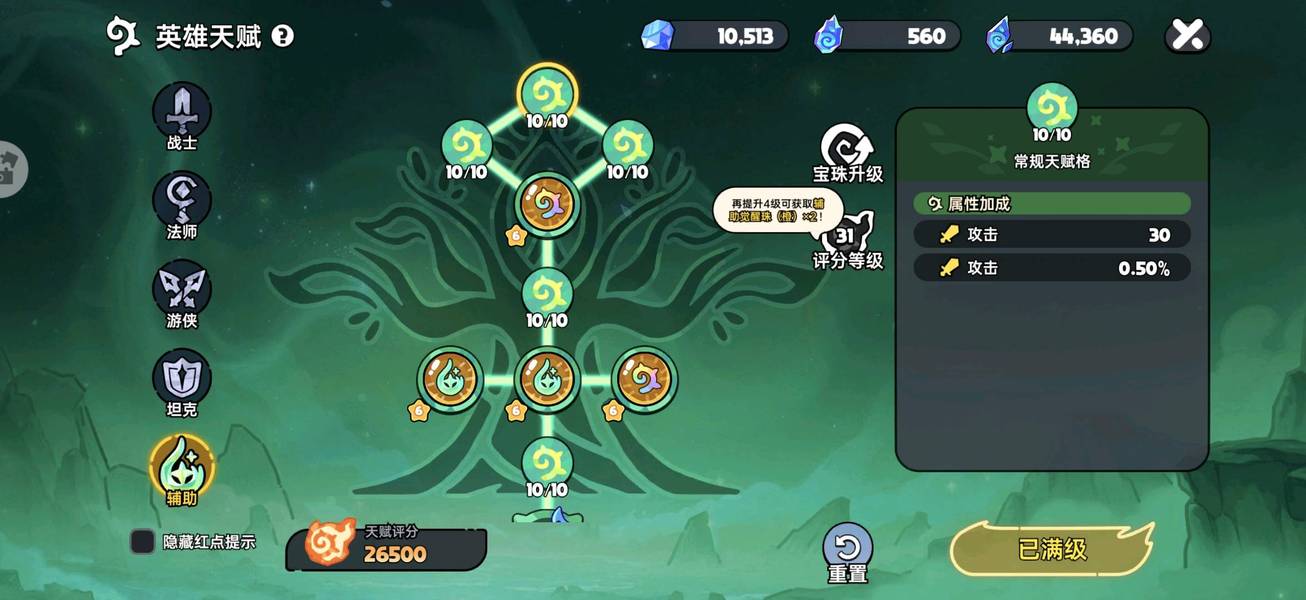
Task: Open 宝珠升级 orb upgrade
Action: point(847,152)
